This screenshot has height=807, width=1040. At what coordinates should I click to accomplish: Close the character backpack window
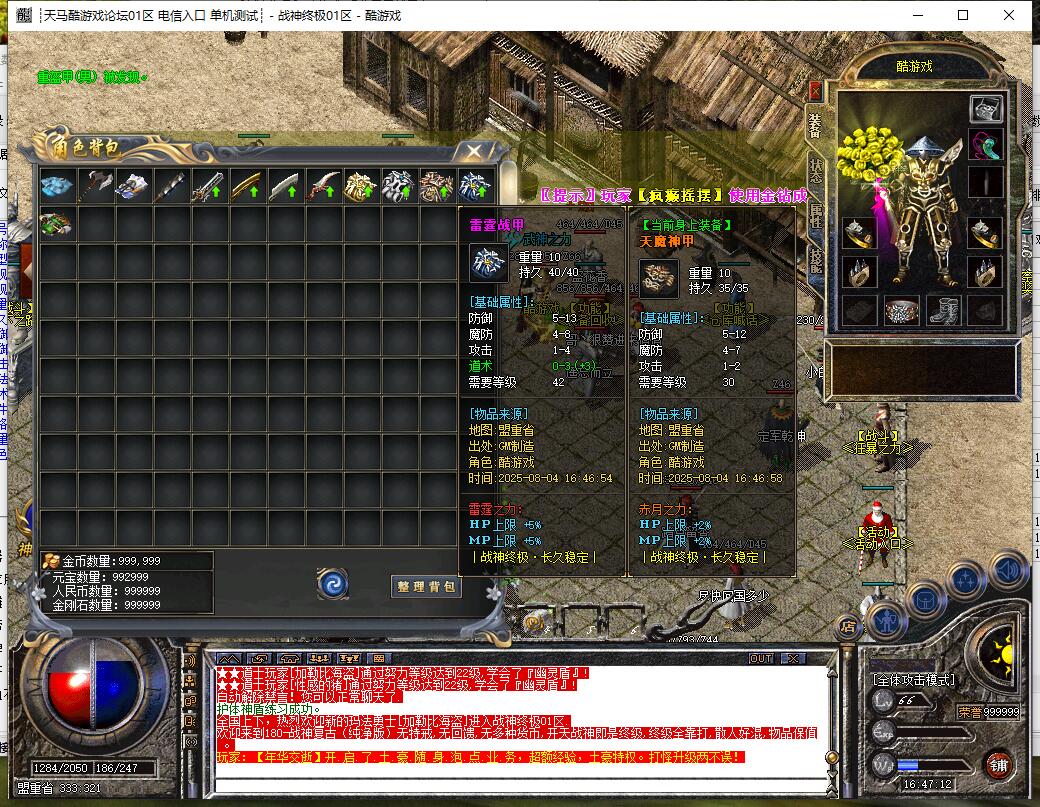[473, 152]
